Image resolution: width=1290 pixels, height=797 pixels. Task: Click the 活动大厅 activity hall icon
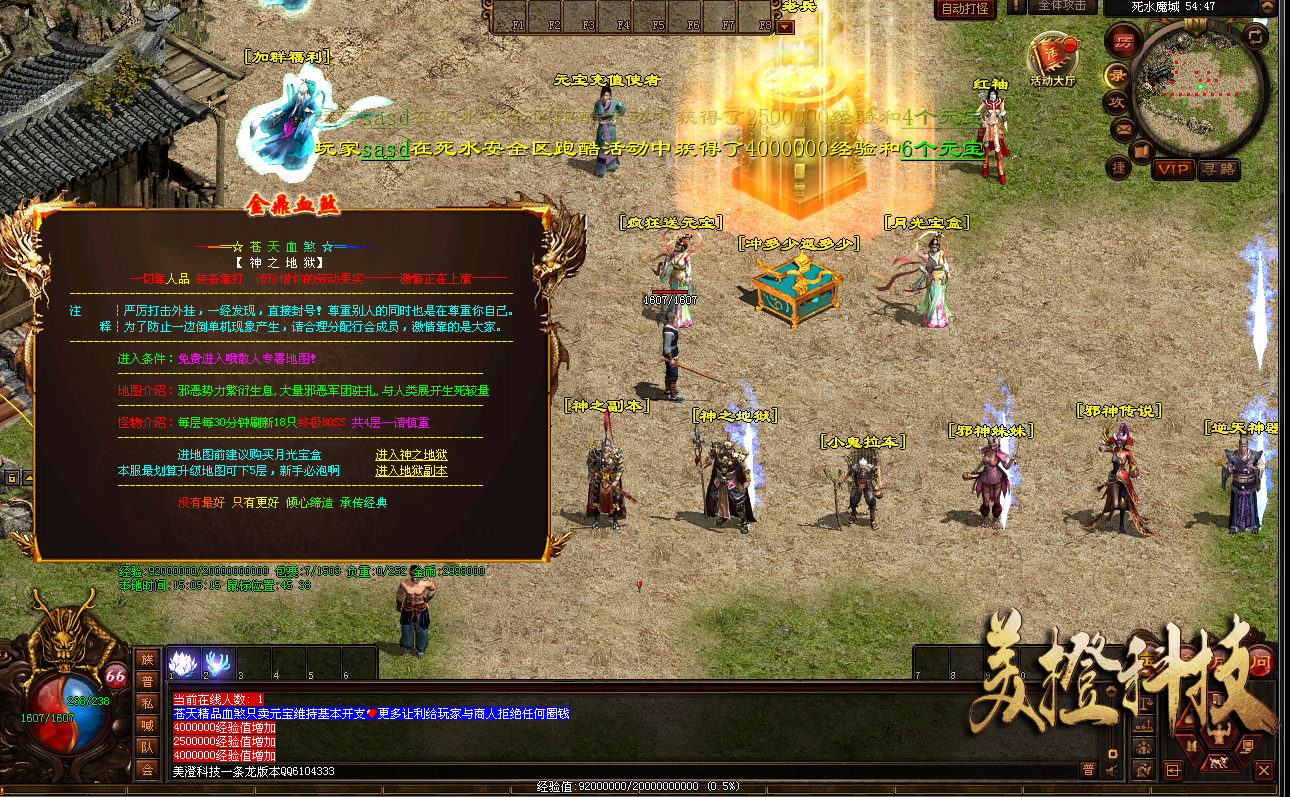(1053, 55)
